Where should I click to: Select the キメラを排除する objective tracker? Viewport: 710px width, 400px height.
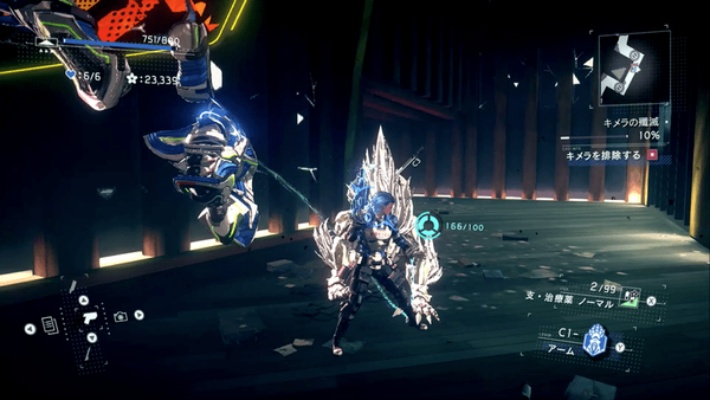[x=605, y=156]
